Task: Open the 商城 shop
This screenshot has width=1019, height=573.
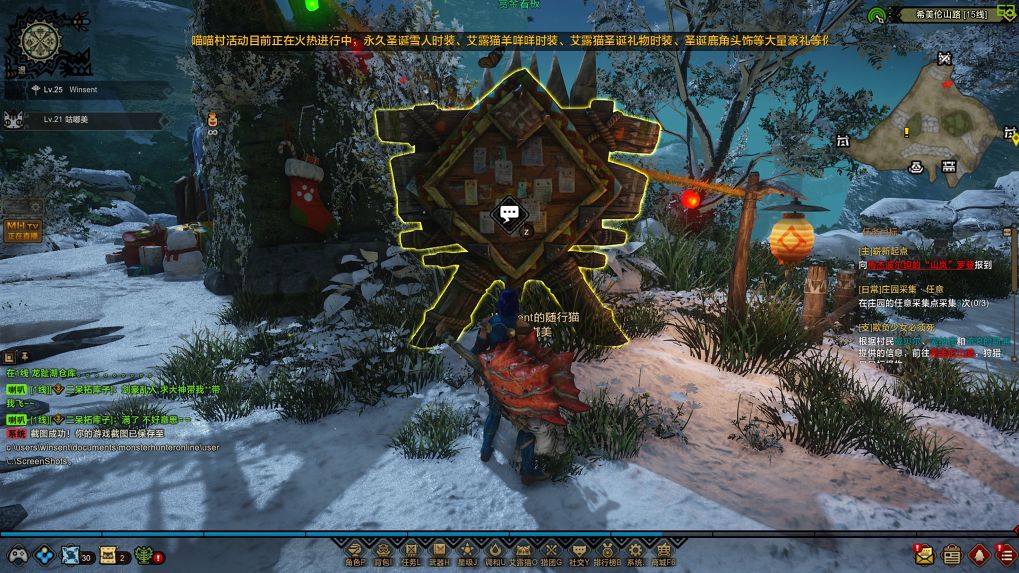Action: pos(663,551)
